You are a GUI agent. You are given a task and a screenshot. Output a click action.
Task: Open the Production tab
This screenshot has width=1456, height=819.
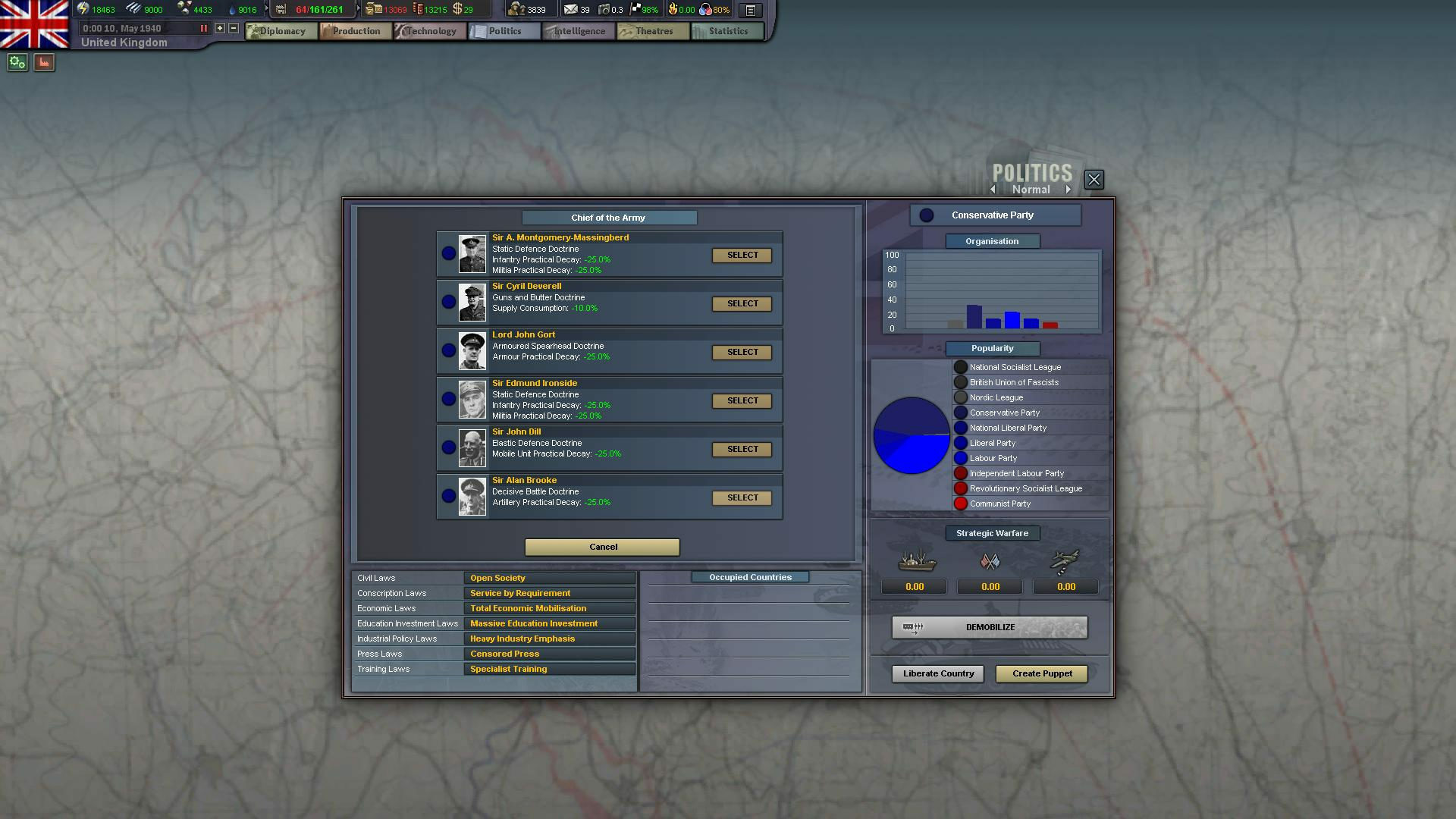353,31
